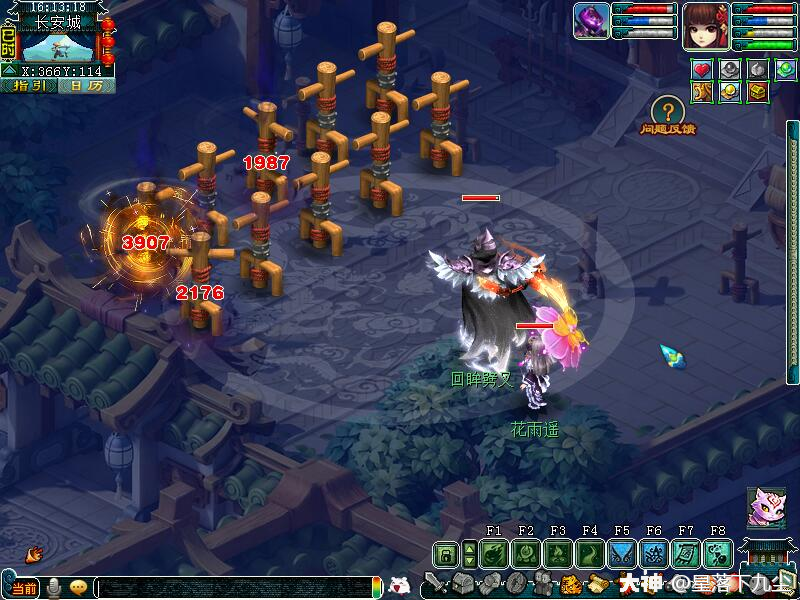The image size is (800, 600).
Task: Open the 当前 chat channel selector
Action: click(x=24, y=587)
